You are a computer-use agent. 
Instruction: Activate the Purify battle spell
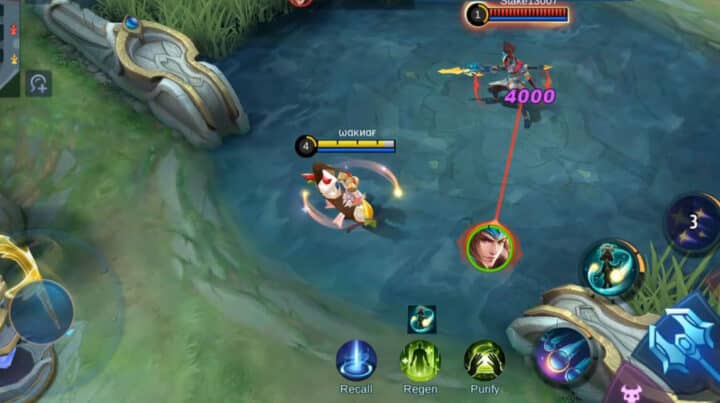(x=484, y=360)
